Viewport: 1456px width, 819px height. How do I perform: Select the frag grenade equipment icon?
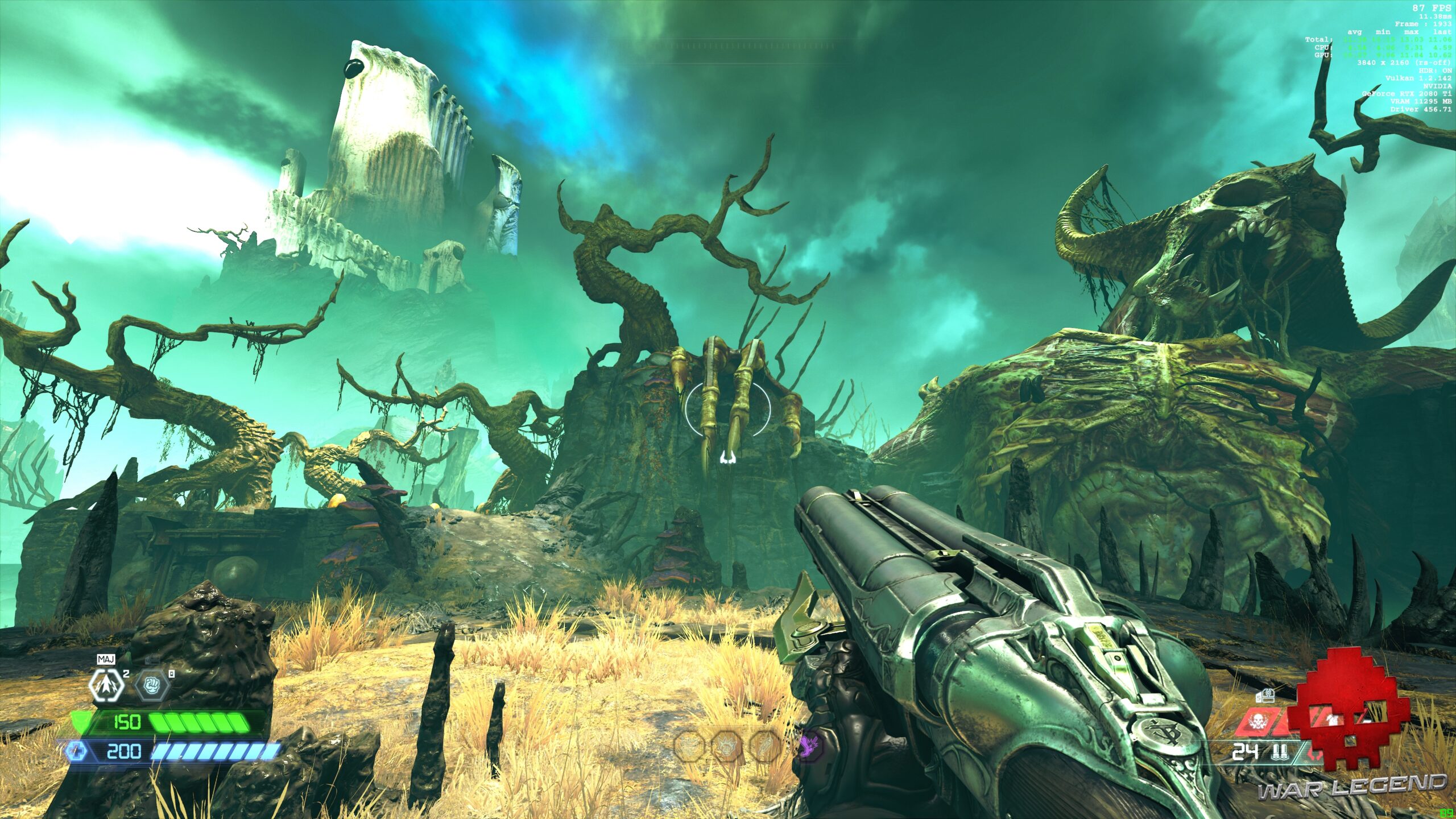click(107, 685)
